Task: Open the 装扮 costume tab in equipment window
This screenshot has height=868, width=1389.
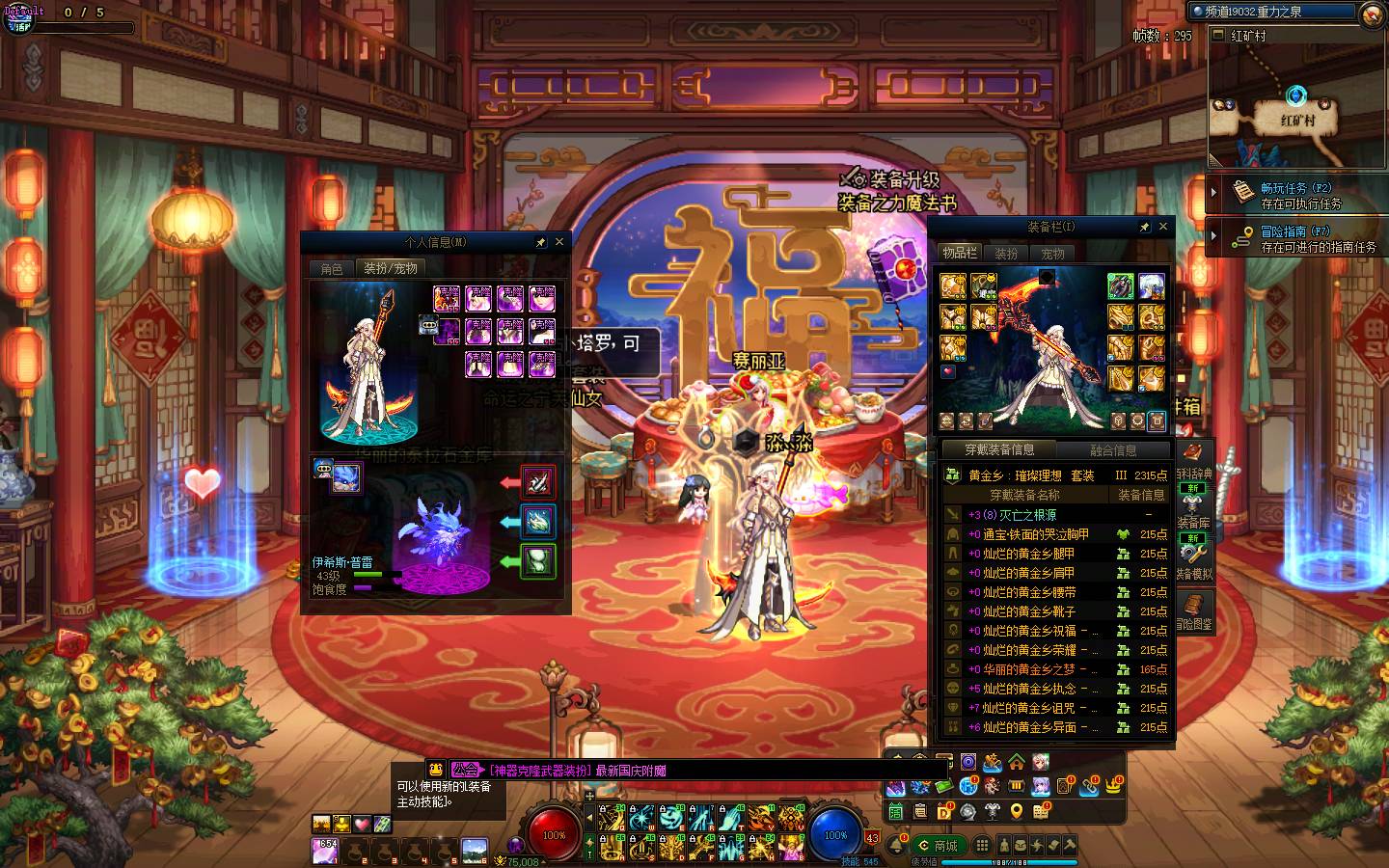Action: coord(1006,254)
